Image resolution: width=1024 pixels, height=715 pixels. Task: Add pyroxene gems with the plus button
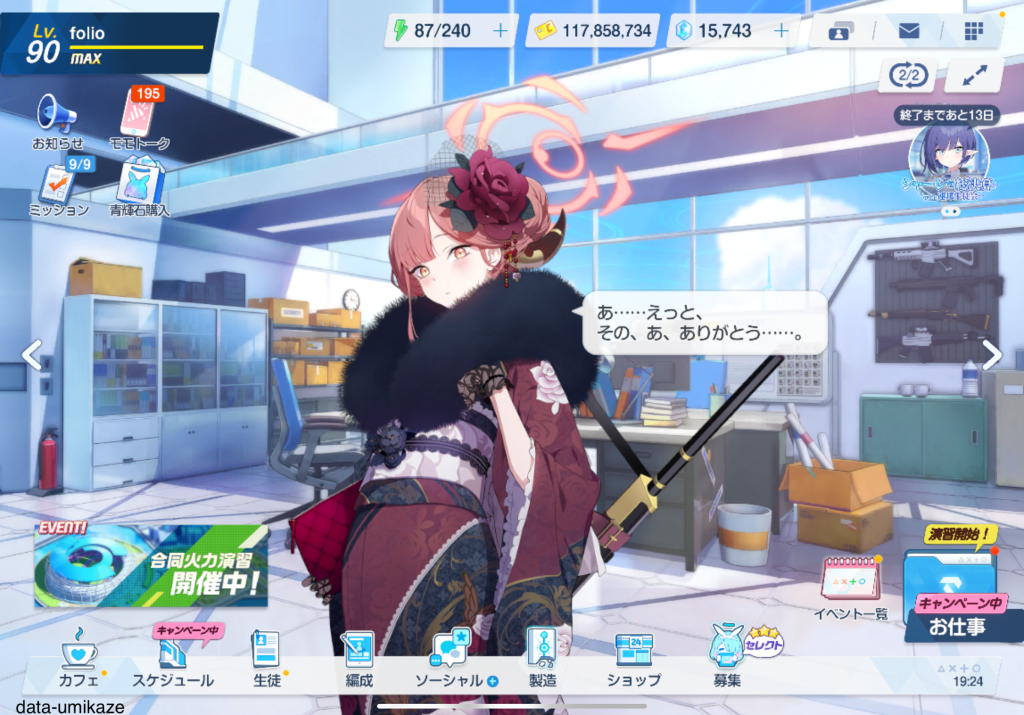[781, 31]
